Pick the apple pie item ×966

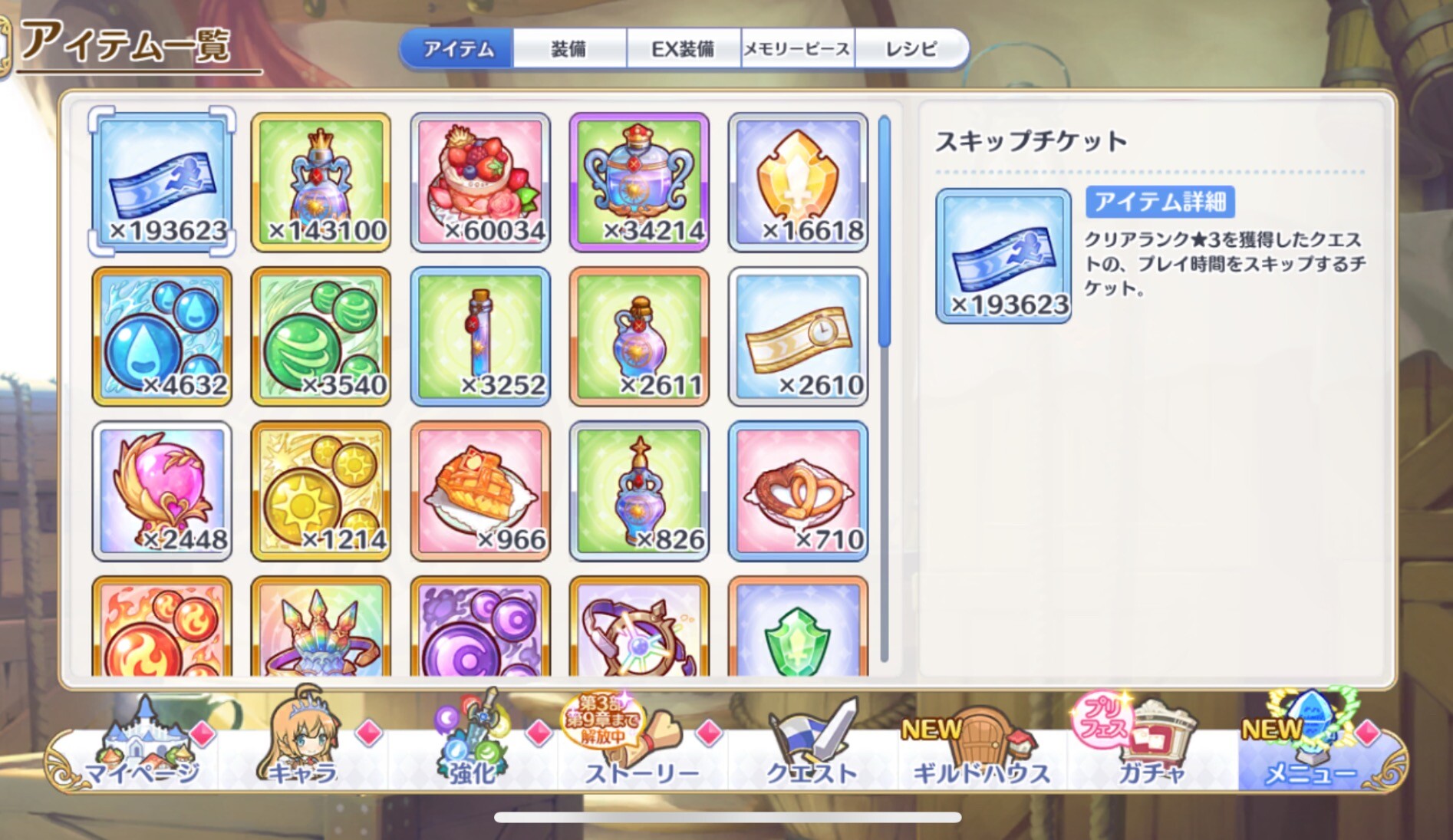480,491
